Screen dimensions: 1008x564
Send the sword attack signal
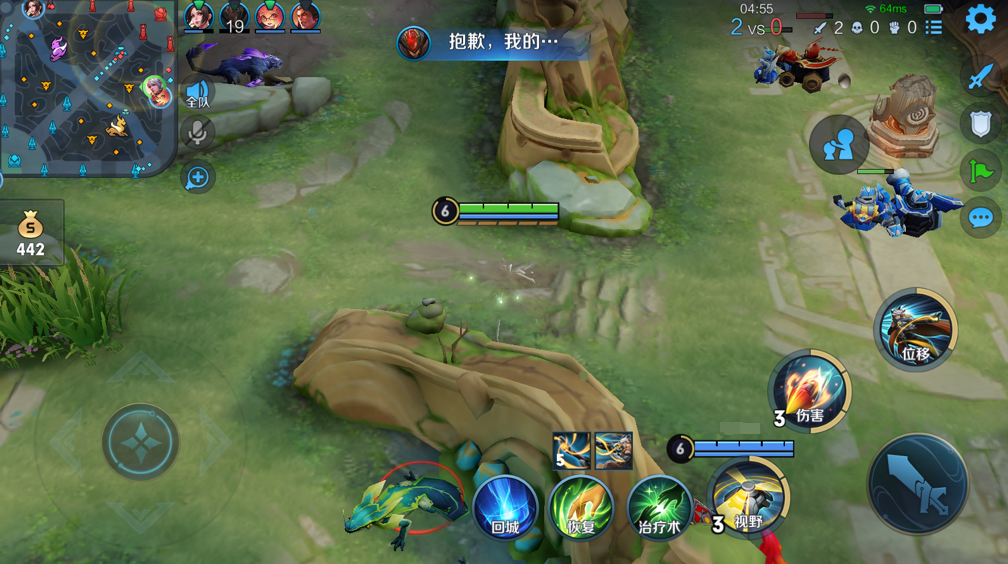[x=980, y=77]
